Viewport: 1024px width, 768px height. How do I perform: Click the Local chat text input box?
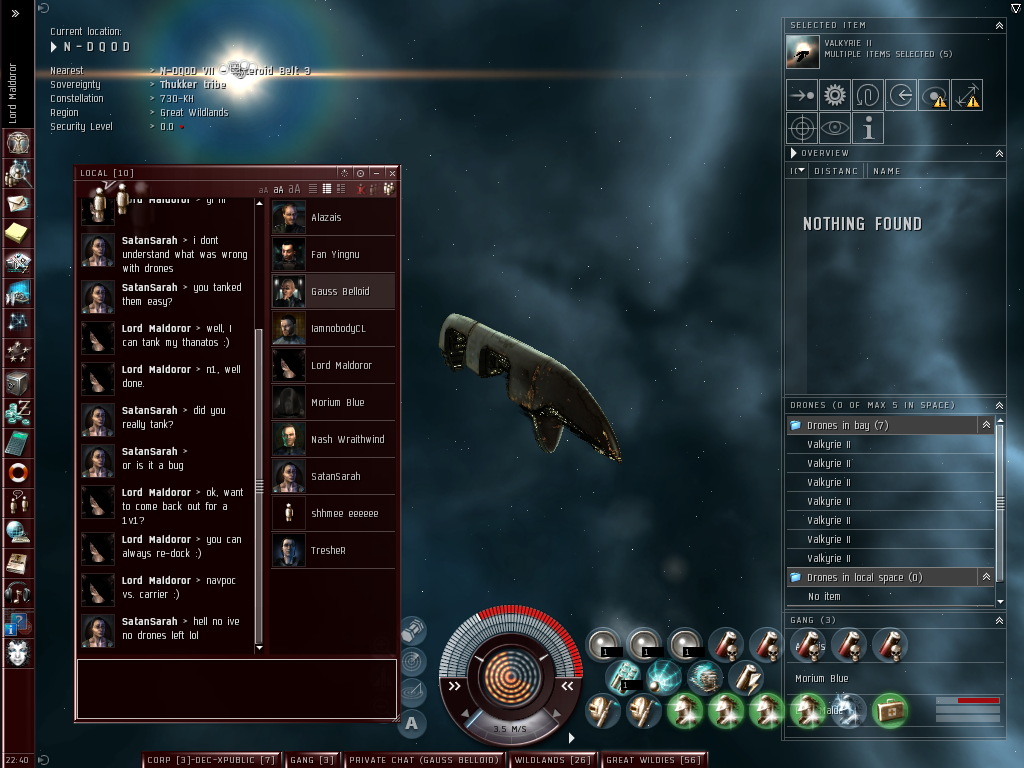pos(236,688)
